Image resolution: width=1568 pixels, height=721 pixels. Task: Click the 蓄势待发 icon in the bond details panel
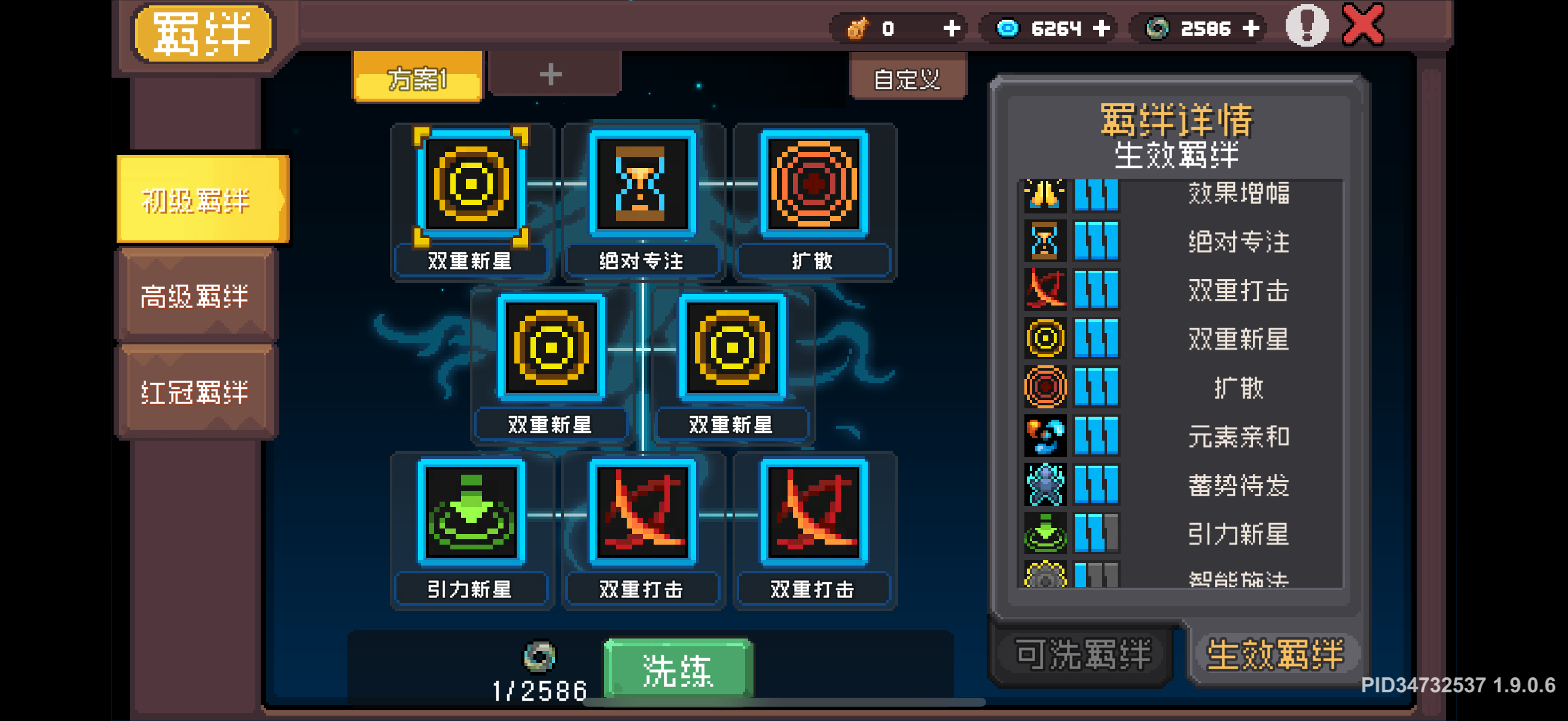1045,485
